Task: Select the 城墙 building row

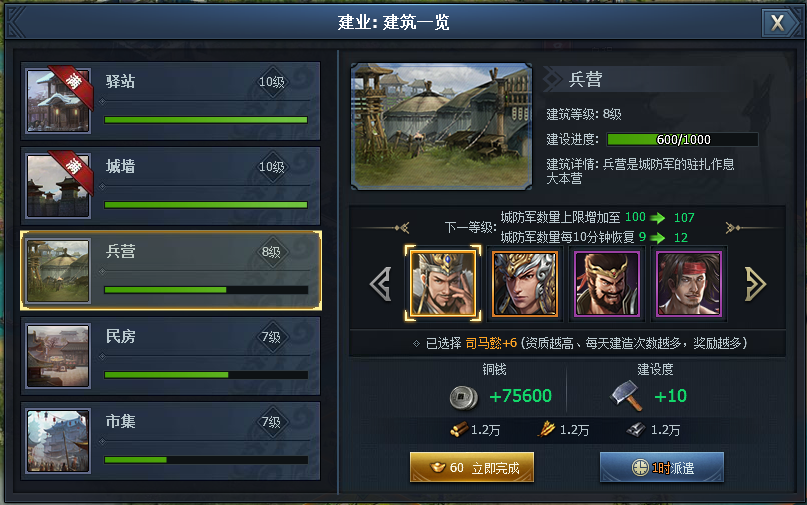Action: click(x=171, y=186)
